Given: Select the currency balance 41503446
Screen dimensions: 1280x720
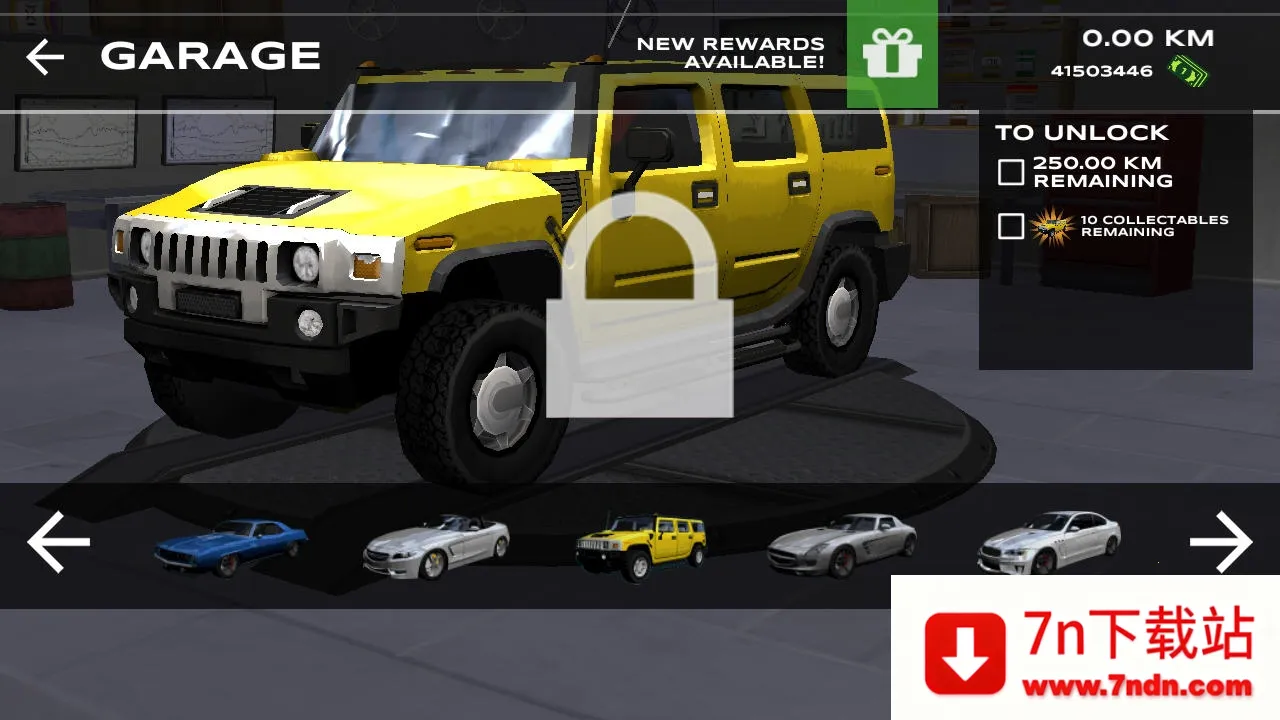Looking at the screenshot, I should (1100, 70).
